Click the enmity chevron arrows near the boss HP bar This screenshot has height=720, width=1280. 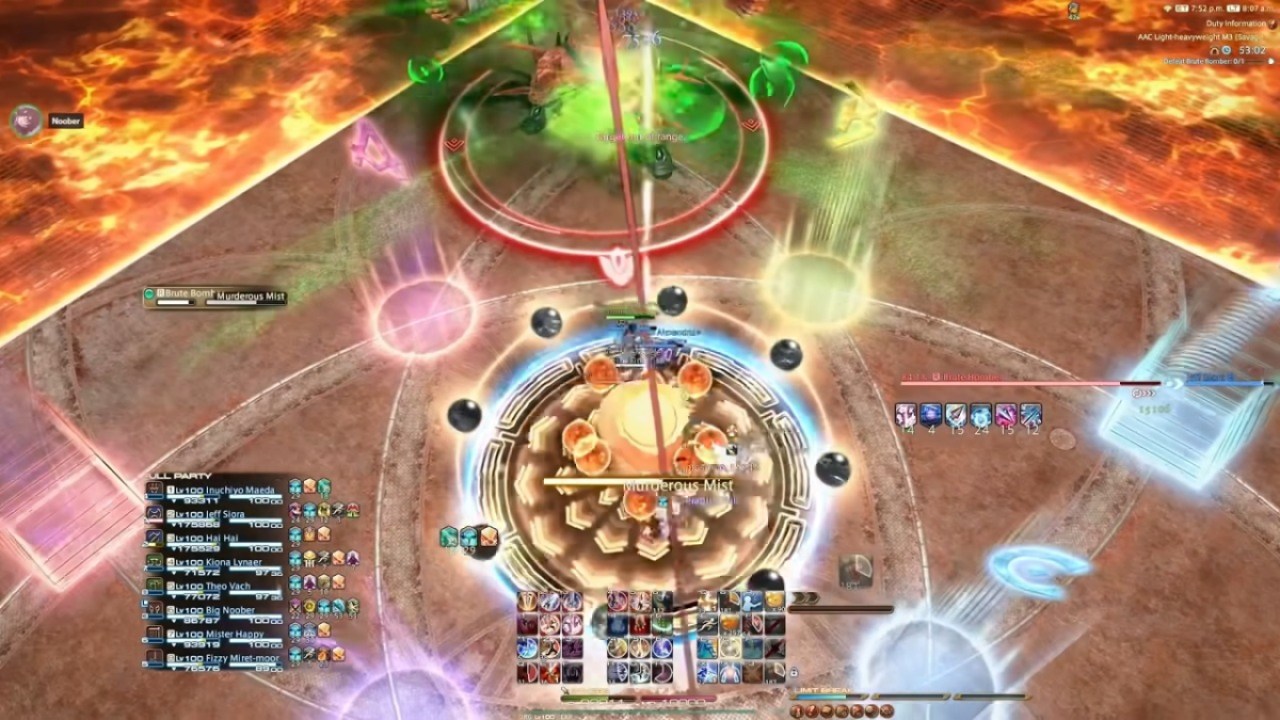tap(1145, 393)
